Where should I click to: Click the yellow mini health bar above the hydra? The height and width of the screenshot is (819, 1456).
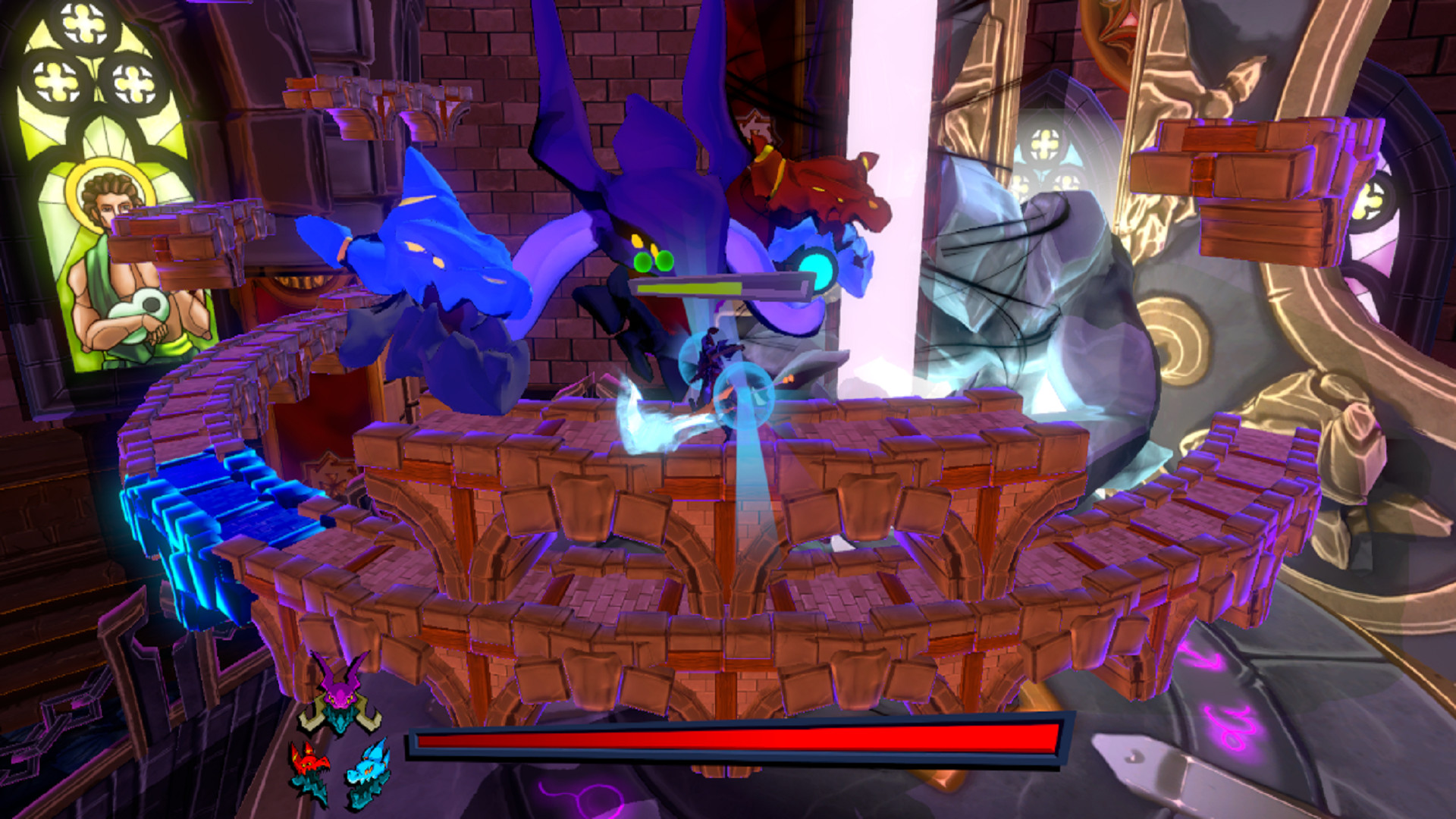[x=690, y=288]
